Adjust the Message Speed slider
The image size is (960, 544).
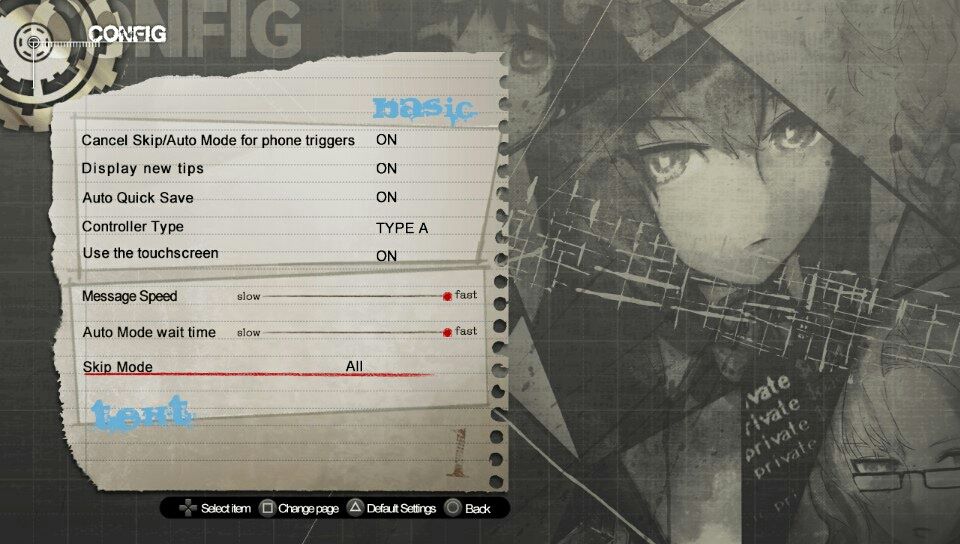click(447, 296)
